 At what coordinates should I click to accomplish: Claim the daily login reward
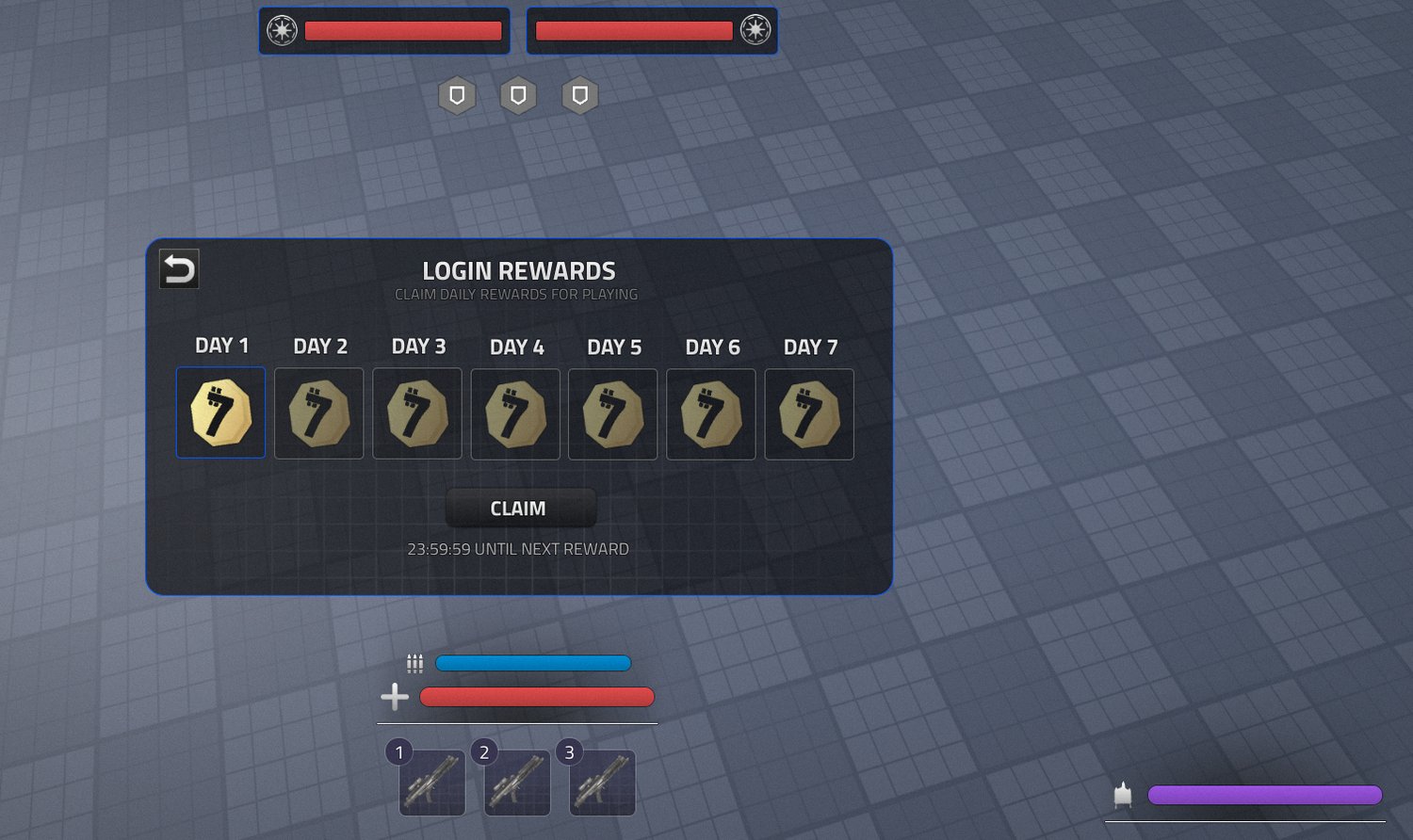520,509
